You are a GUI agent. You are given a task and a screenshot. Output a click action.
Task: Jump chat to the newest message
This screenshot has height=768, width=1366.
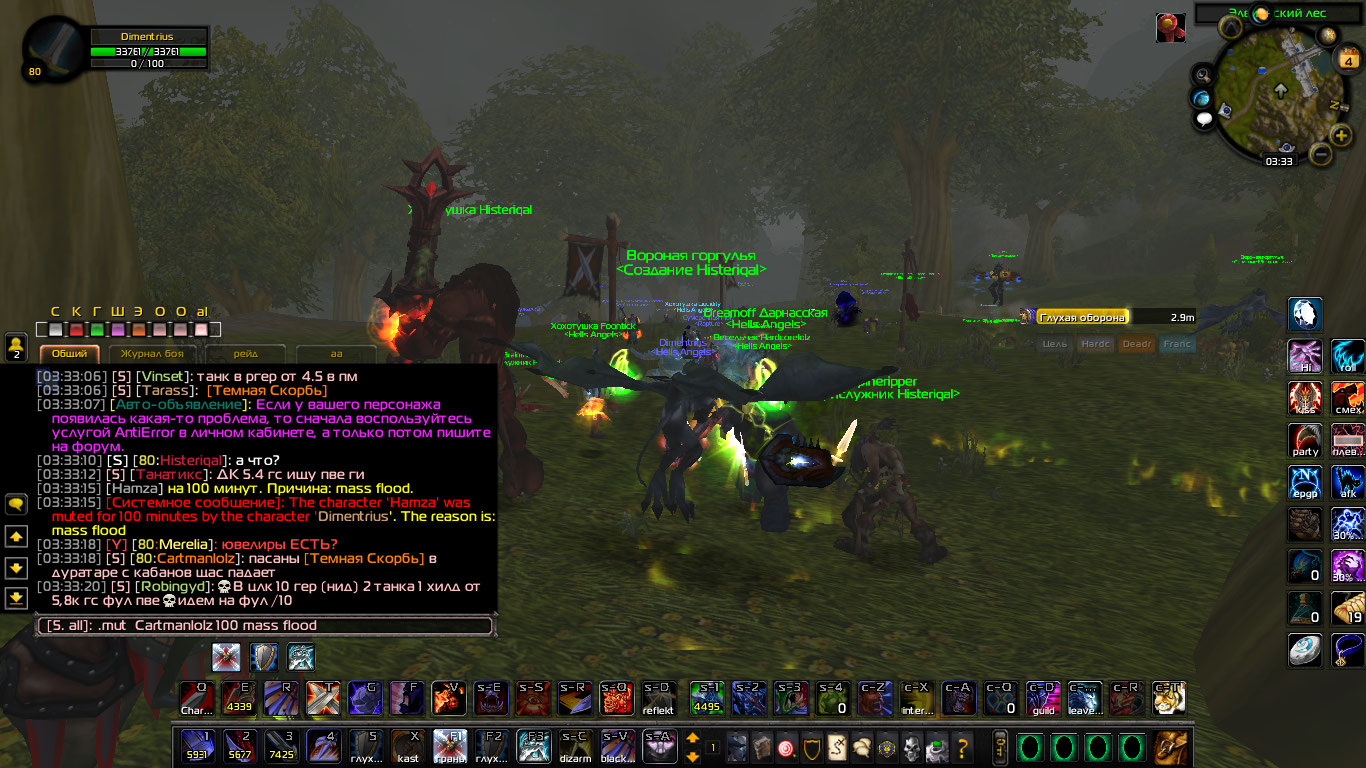click(16, 598)
